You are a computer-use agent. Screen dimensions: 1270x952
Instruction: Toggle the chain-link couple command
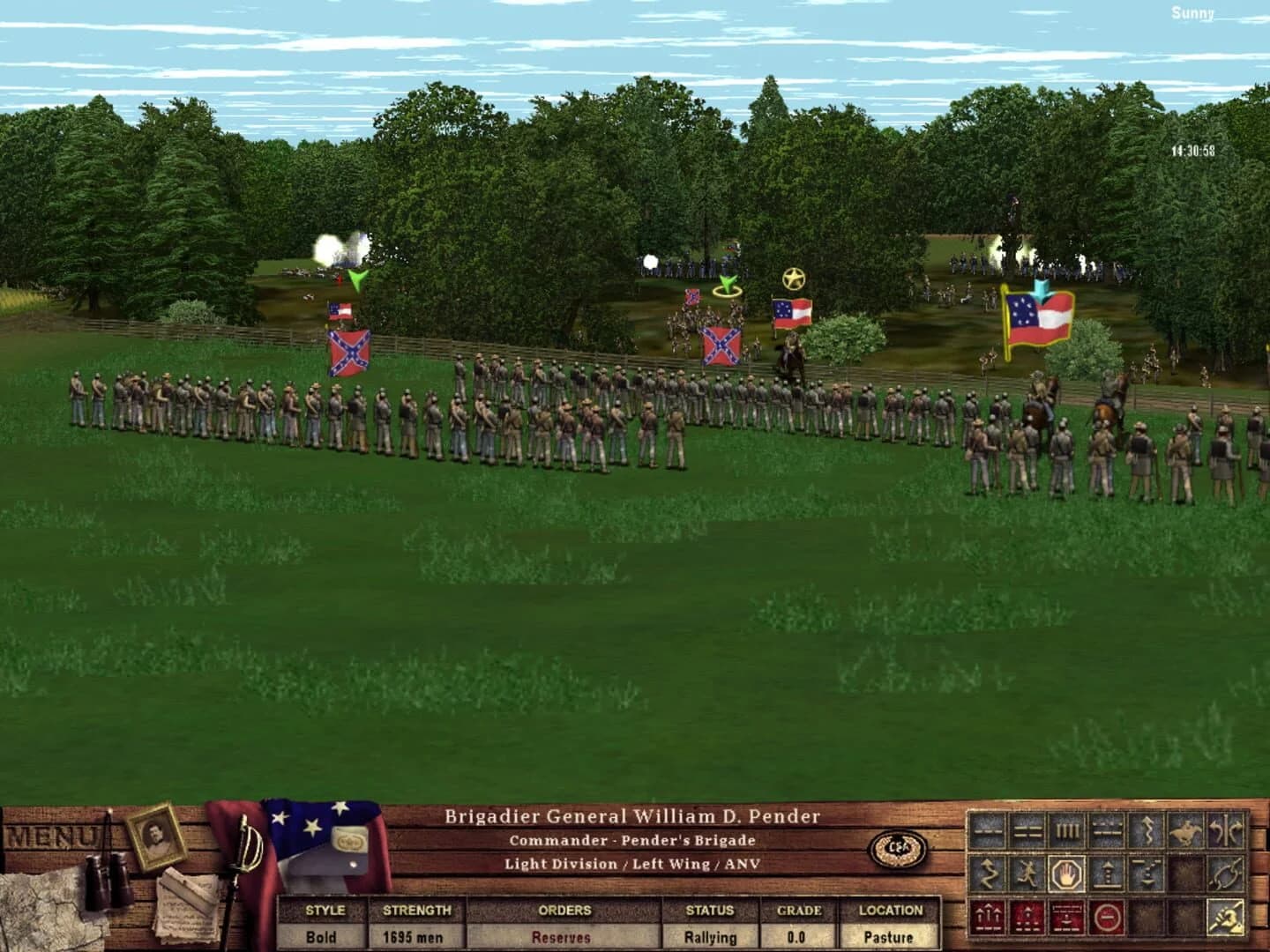[1227, 873]
